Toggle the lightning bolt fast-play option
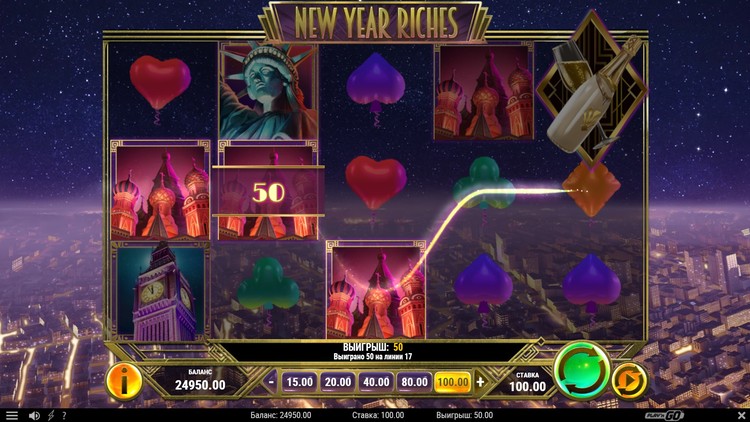 coord(51,415)
